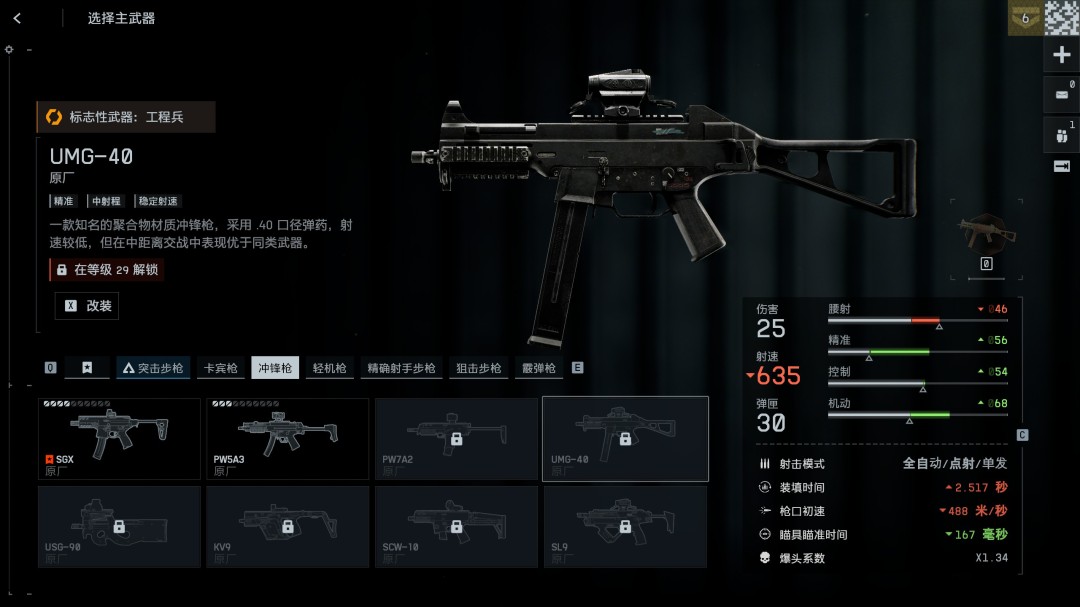
Task: Open the bookmark favorites tab
Action: [87, 368]
